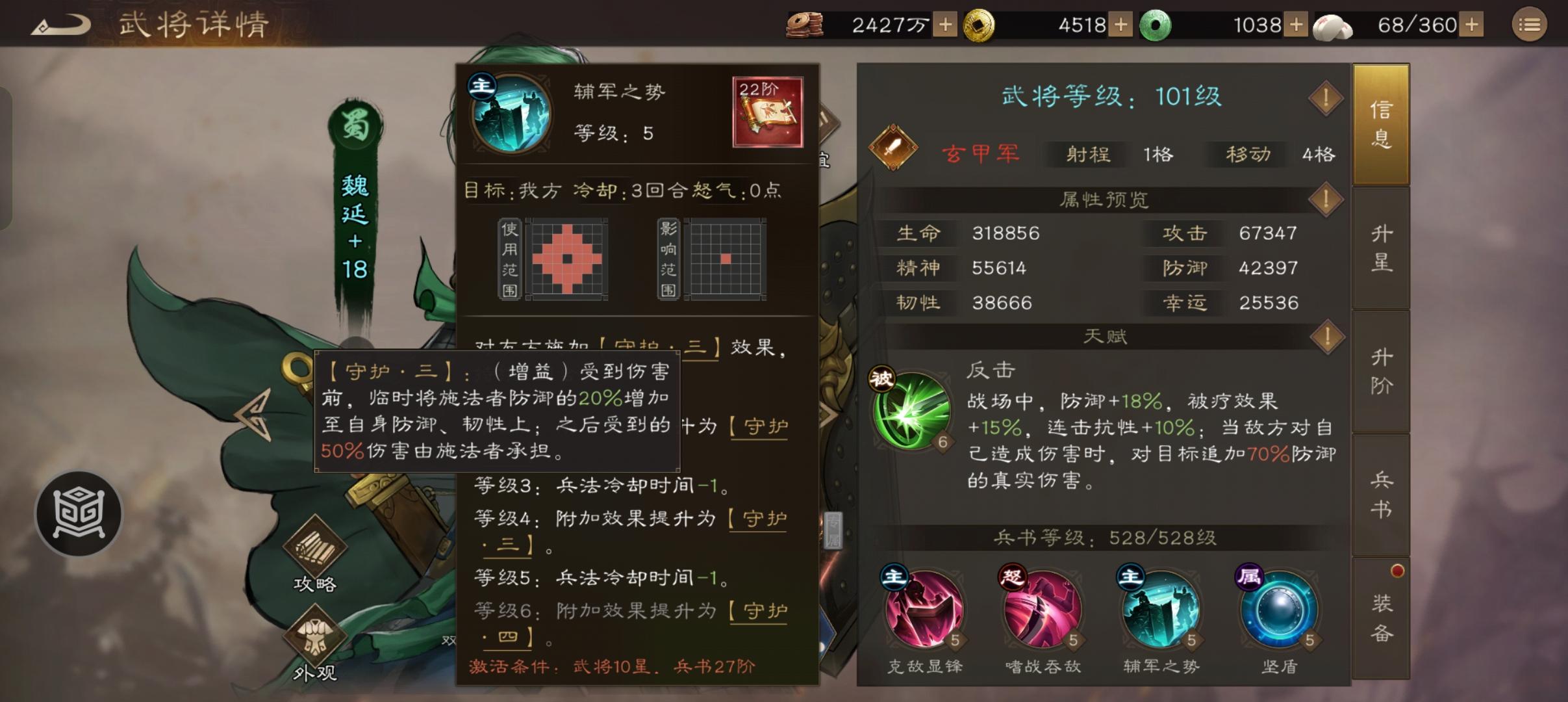Click exclamation alert beside 武将等级

[1326, 97]
